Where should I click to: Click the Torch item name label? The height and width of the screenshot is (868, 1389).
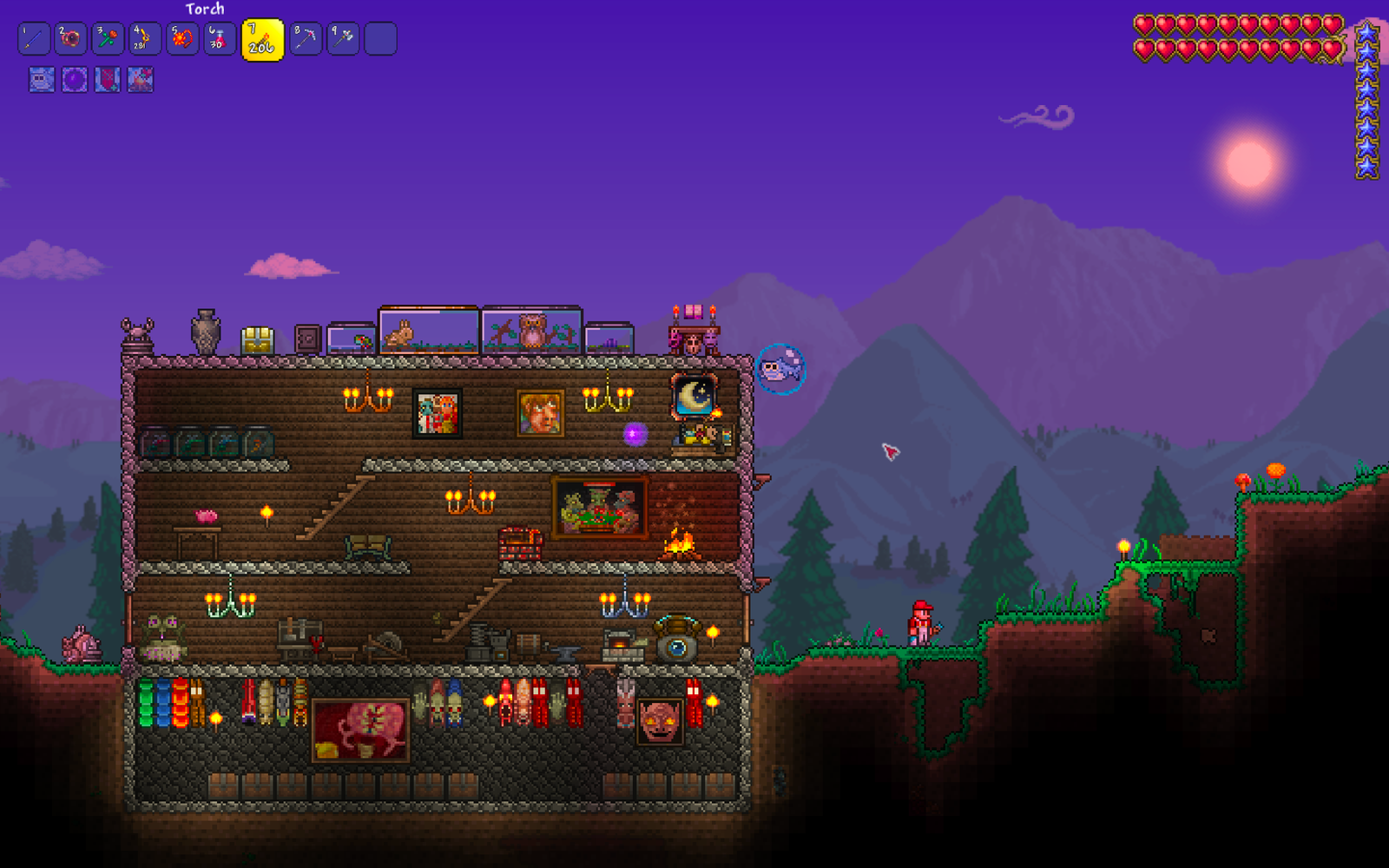(206, 8)
